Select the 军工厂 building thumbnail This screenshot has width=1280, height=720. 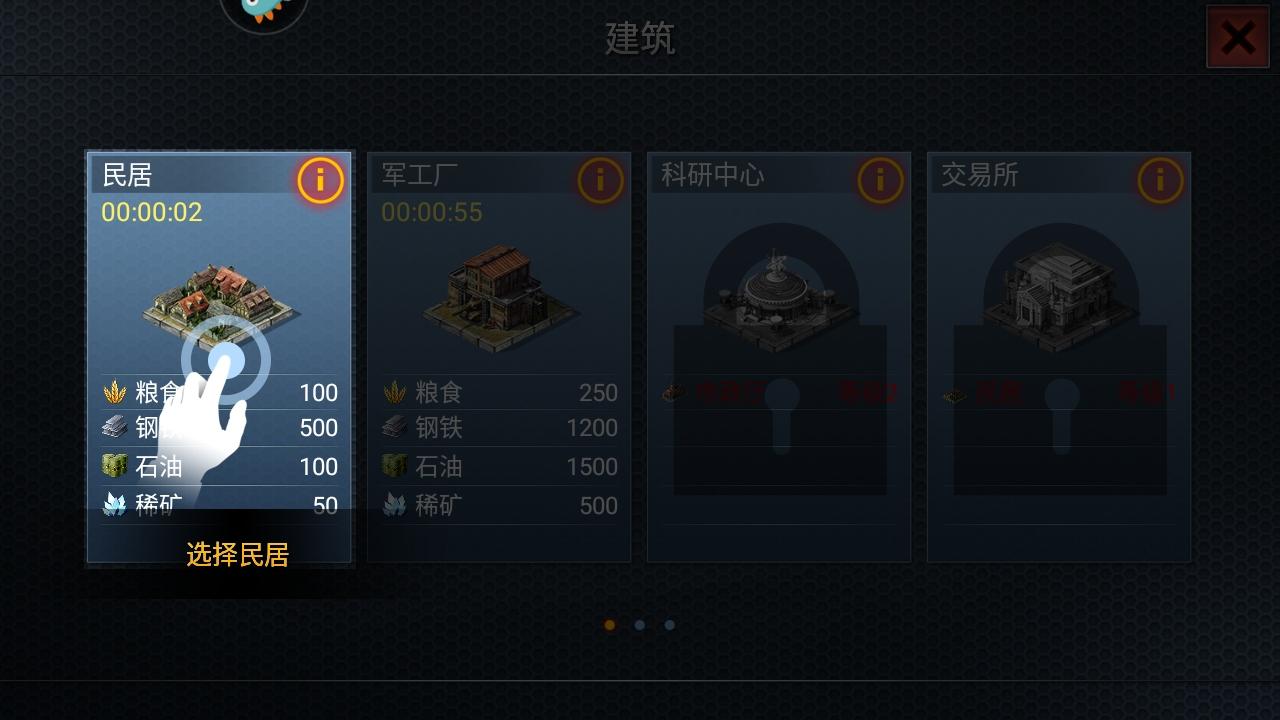(498, 300)
